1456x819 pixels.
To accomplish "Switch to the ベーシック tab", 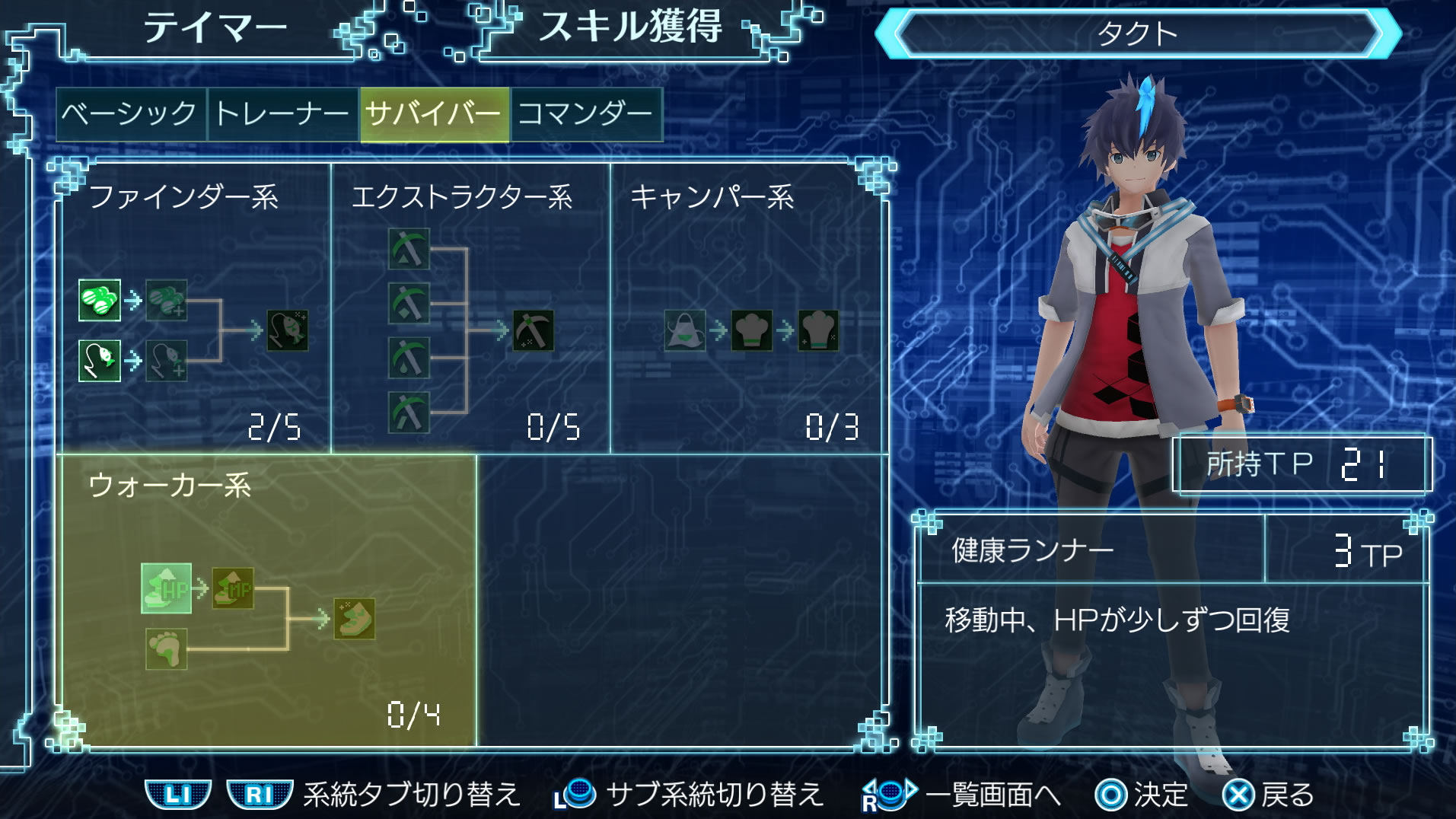I will coord(130,114).
